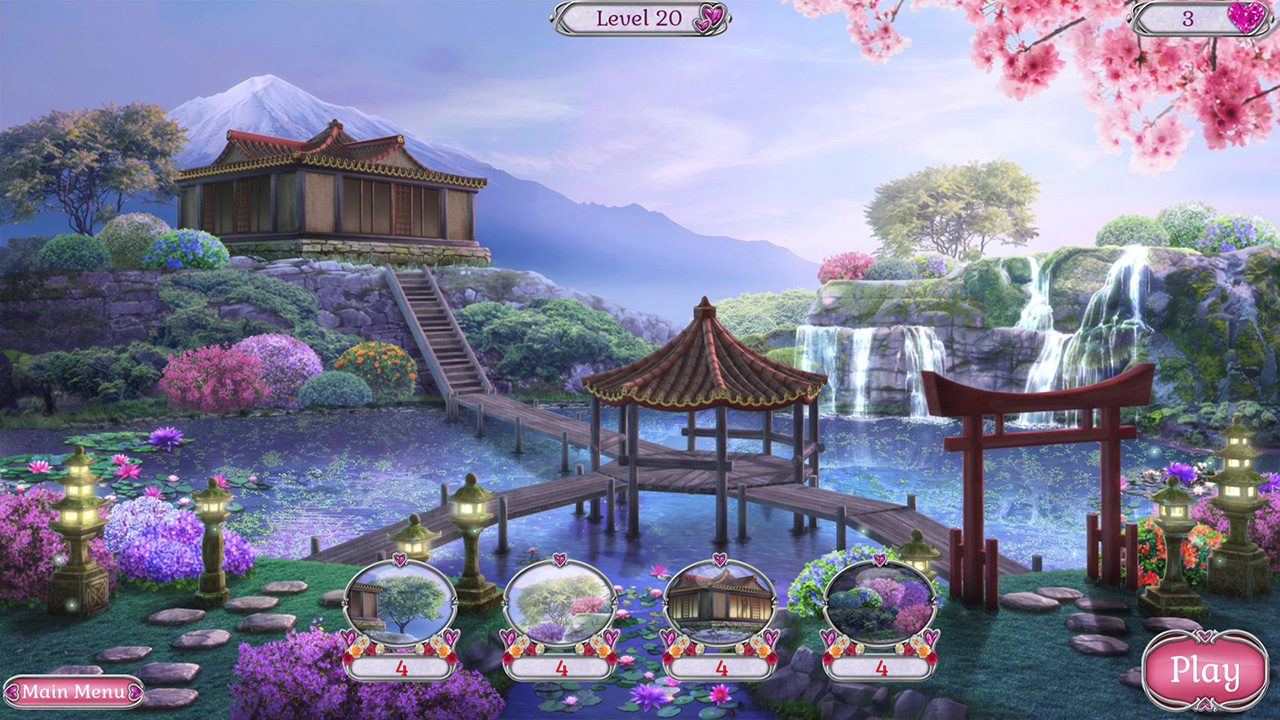
Task: Select the heart icon above the first level thumbnail
Action: pos(398,559)
